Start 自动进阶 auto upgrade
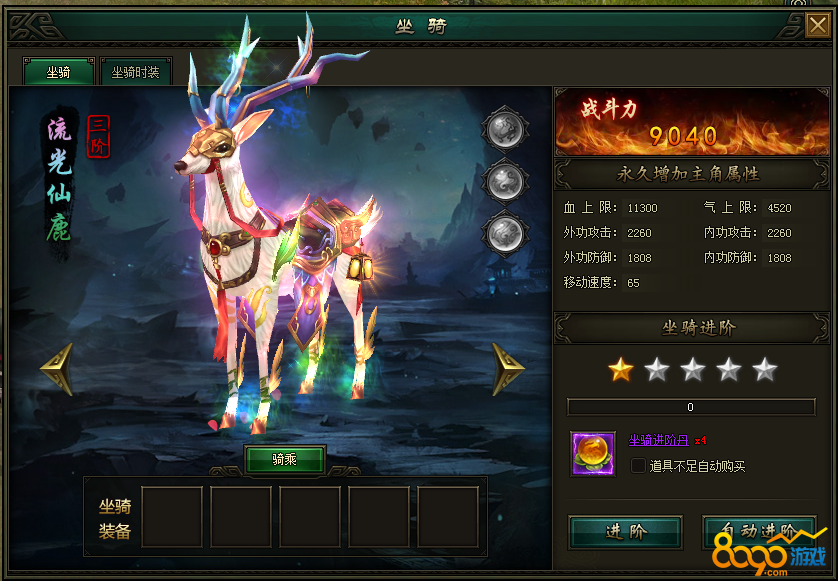Viewport: 838px width, 581px height. pyautogui.click(x=759, y=531)
